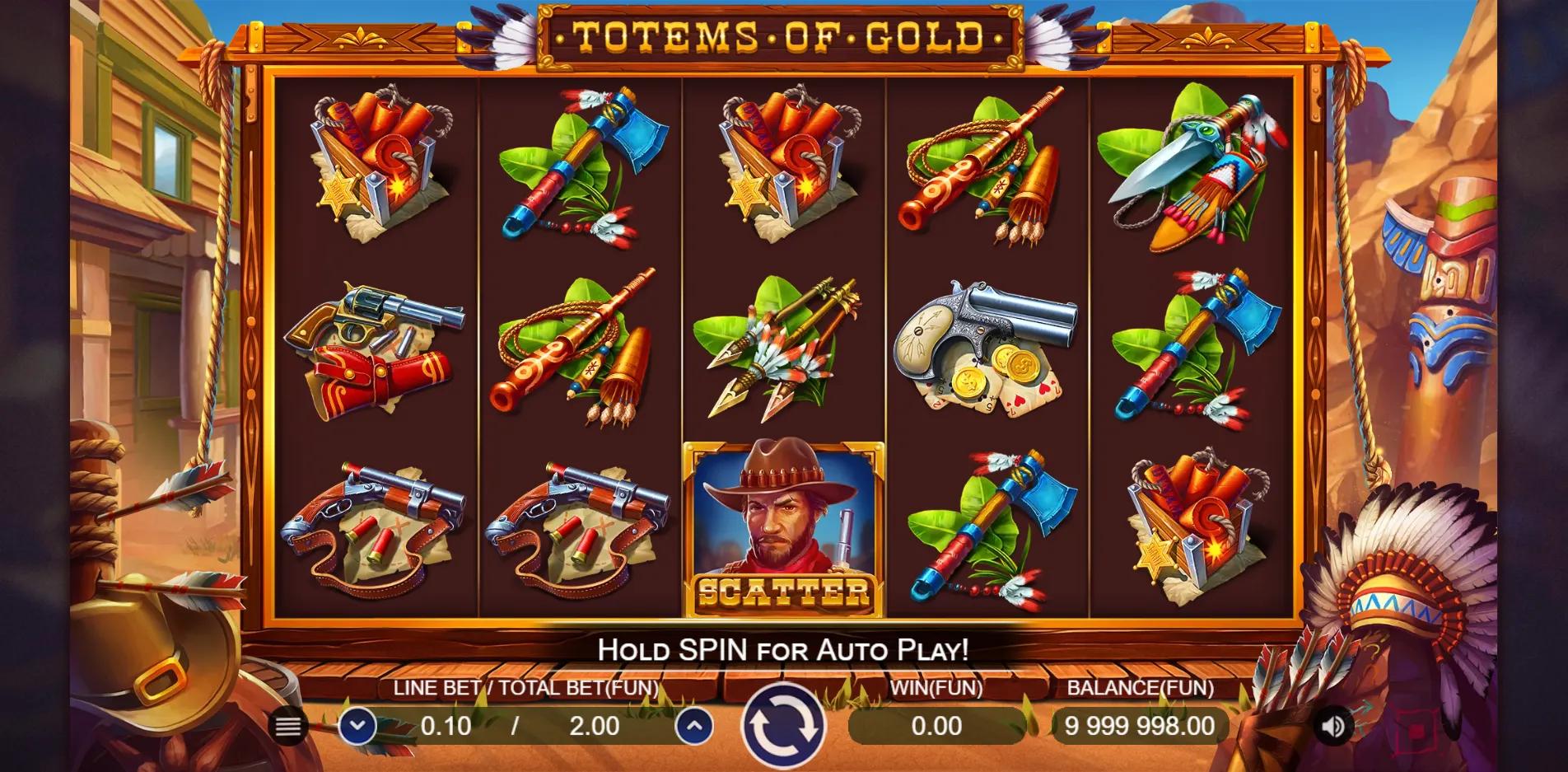Select the total bet value 2.00
The width and height of the screenshot is (1568, 772).
(x=595, y=727)
